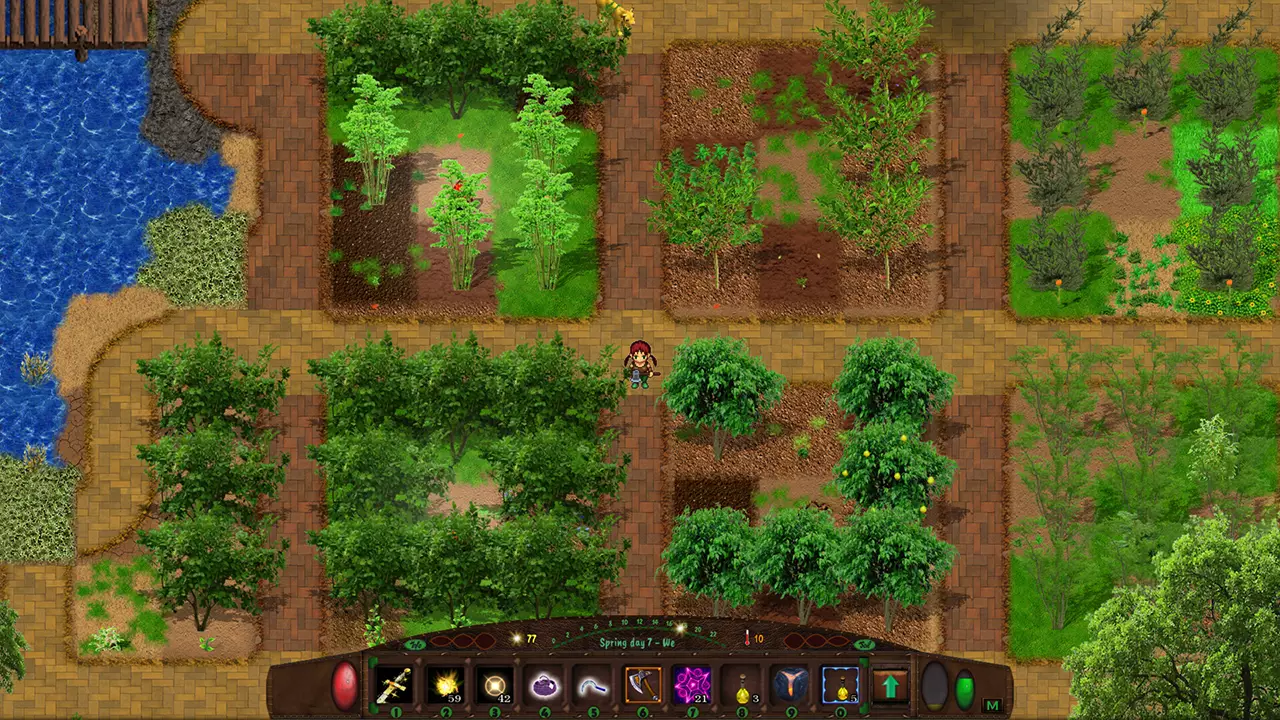Screen dimensions: 1280x720
Task: Select the axe in the highlighted slot
Action: [642, 686]
